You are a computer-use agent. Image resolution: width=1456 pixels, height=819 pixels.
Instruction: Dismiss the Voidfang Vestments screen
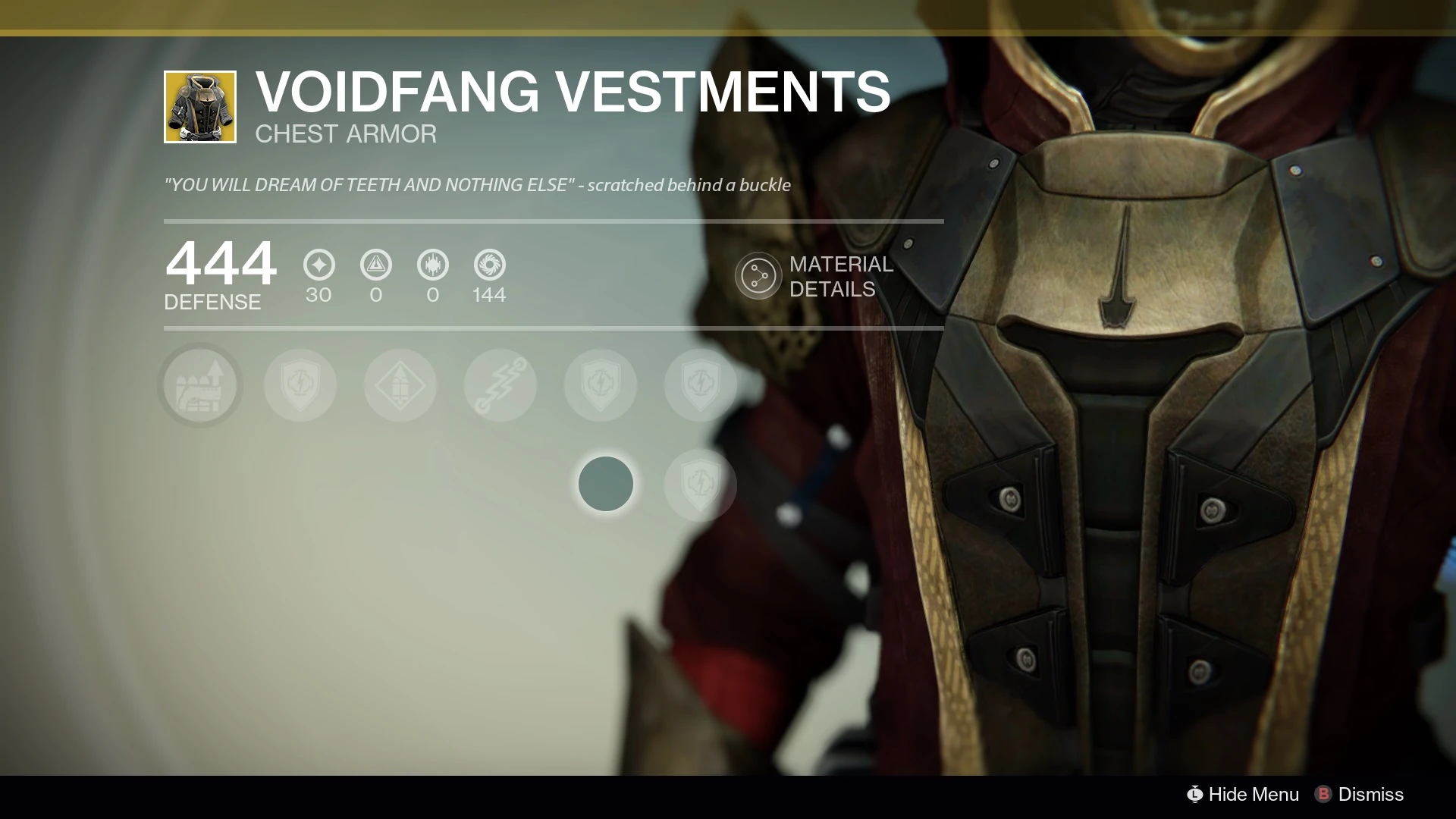pos(1360,794)
